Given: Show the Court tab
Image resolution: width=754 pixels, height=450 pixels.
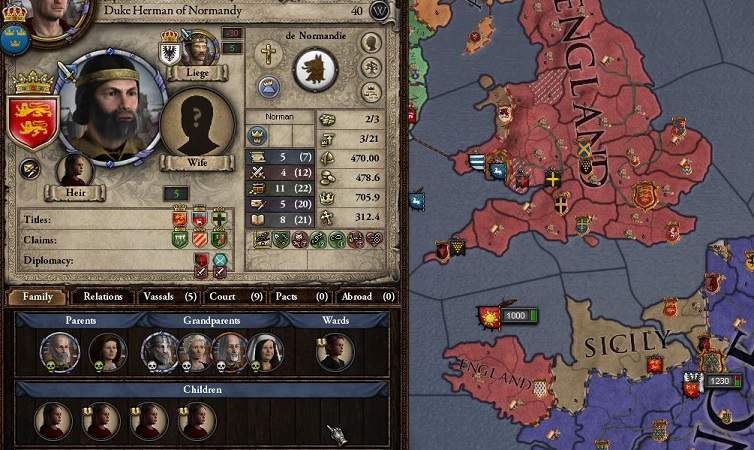Looking at the screenshot, I should [235, 296].
